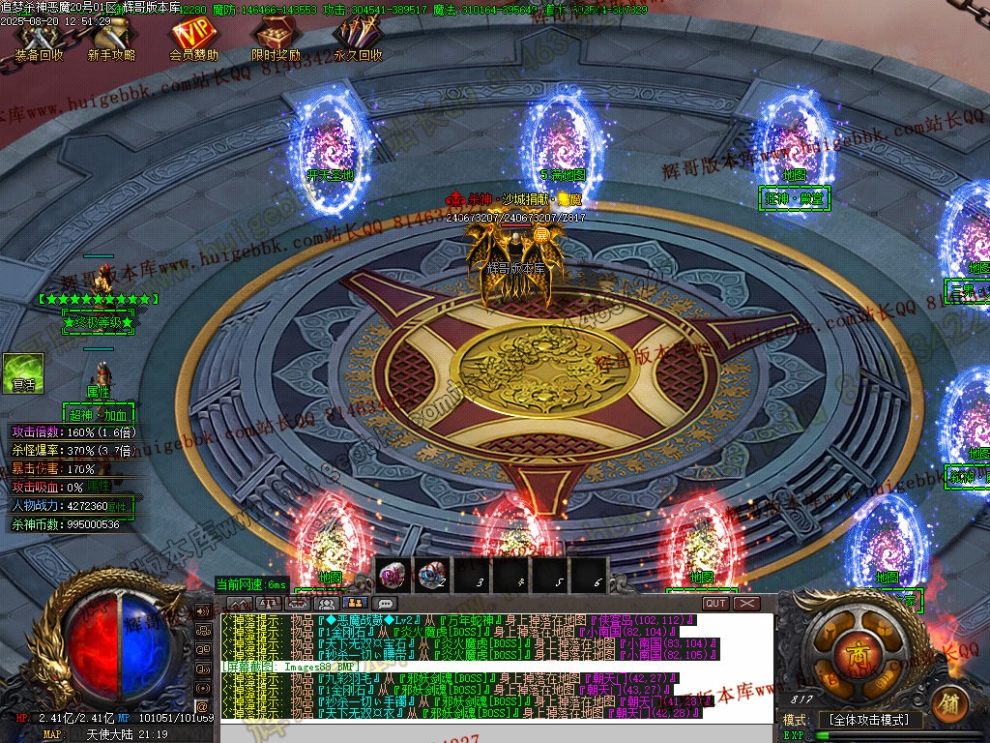Click the OUT button above the chat
This screenshot has height=743, width=990.
pos(716,603)
